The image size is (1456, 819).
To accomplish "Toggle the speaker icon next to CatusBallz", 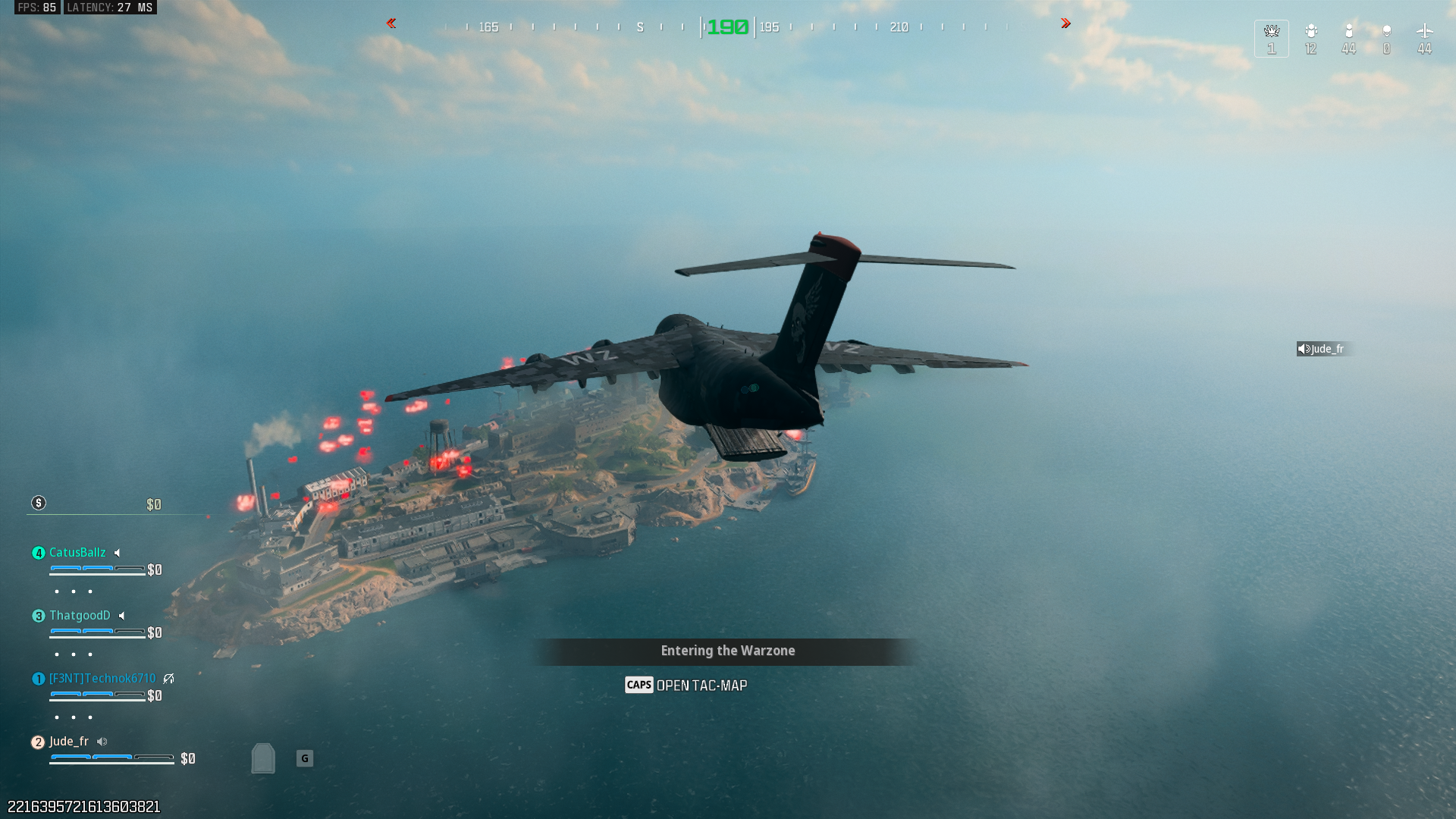I will [118, 553].
